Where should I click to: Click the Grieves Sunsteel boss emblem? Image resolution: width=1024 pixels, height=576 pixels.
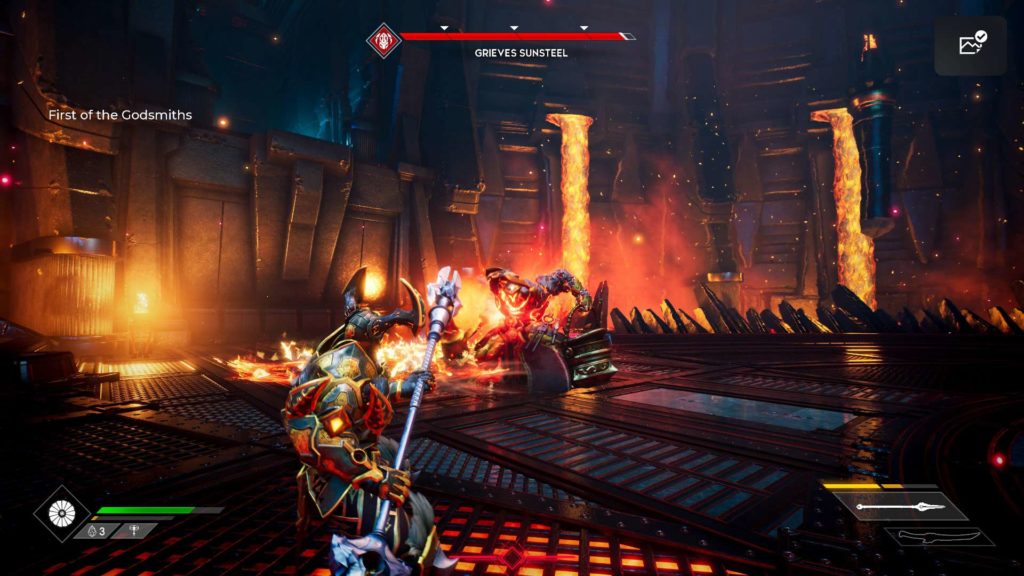[x=382, y=40]
